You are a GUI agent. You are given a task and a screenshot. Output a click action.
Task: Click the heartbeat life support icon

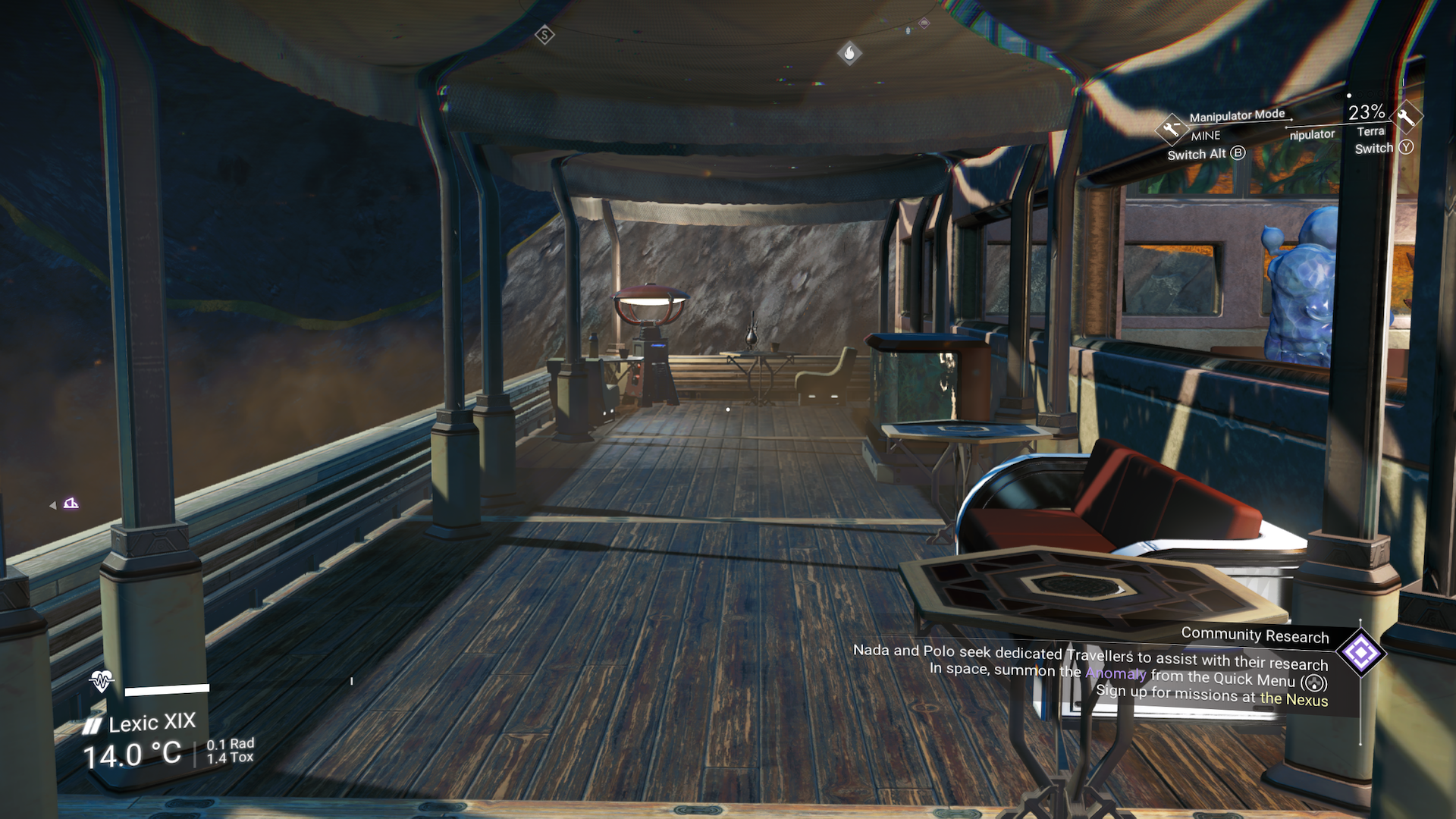(x=101, y=681)
